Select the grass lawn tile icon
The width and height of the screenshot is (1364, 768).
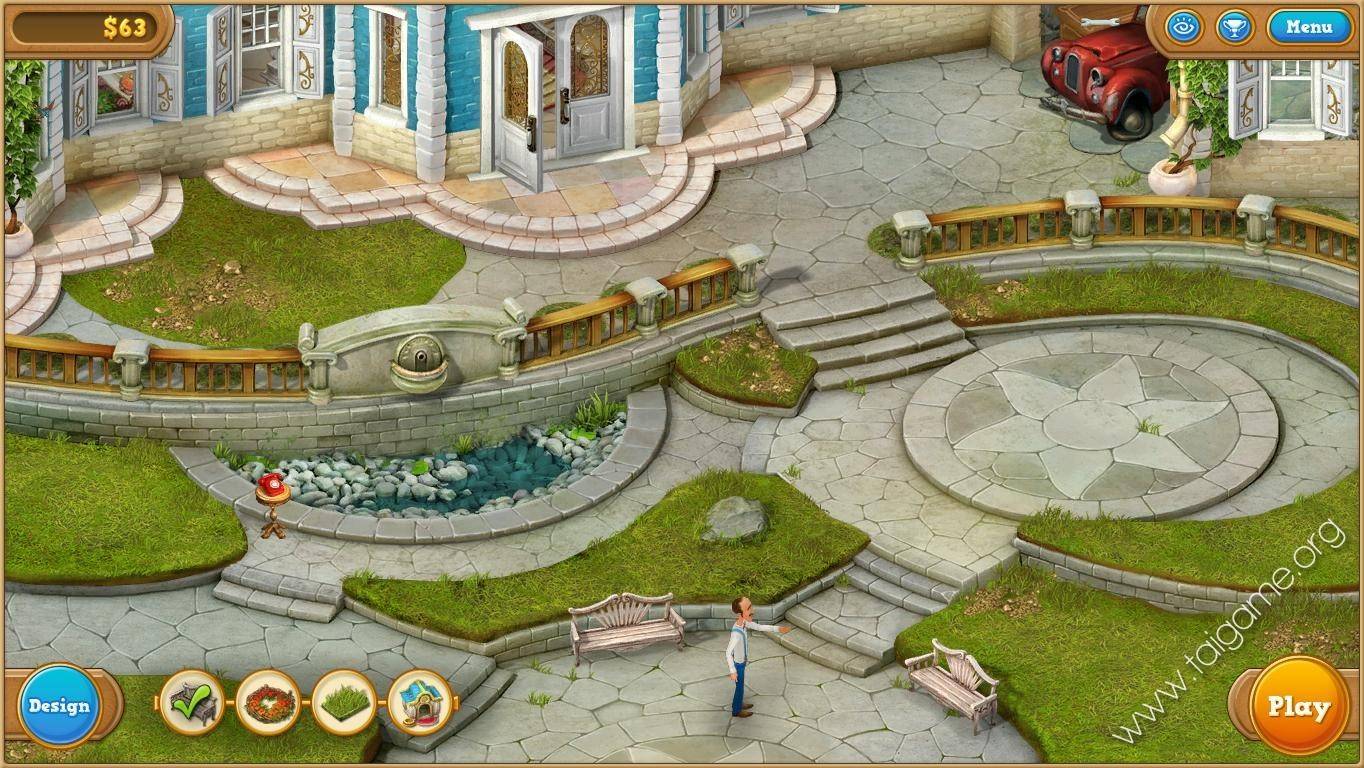(345, 705)
